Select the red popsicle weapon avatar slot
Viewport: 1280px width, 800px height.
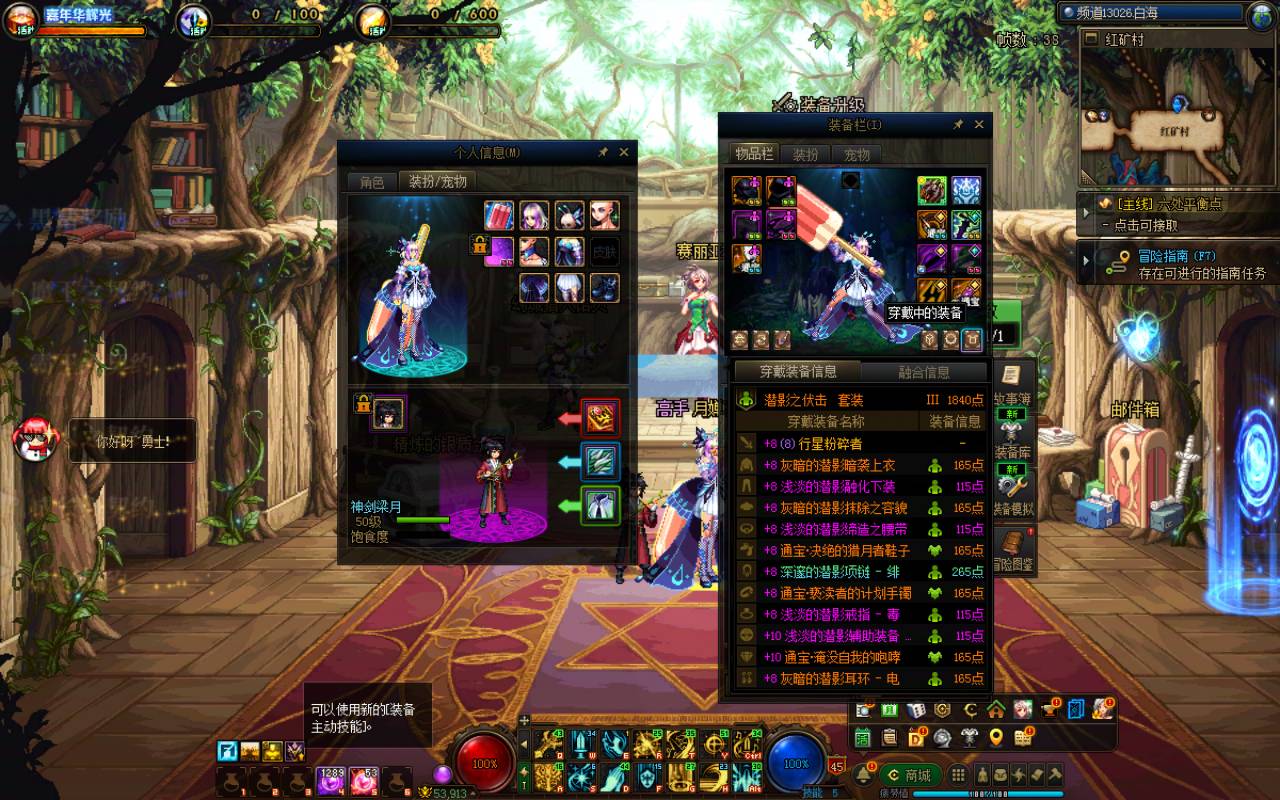pos(499,215)
